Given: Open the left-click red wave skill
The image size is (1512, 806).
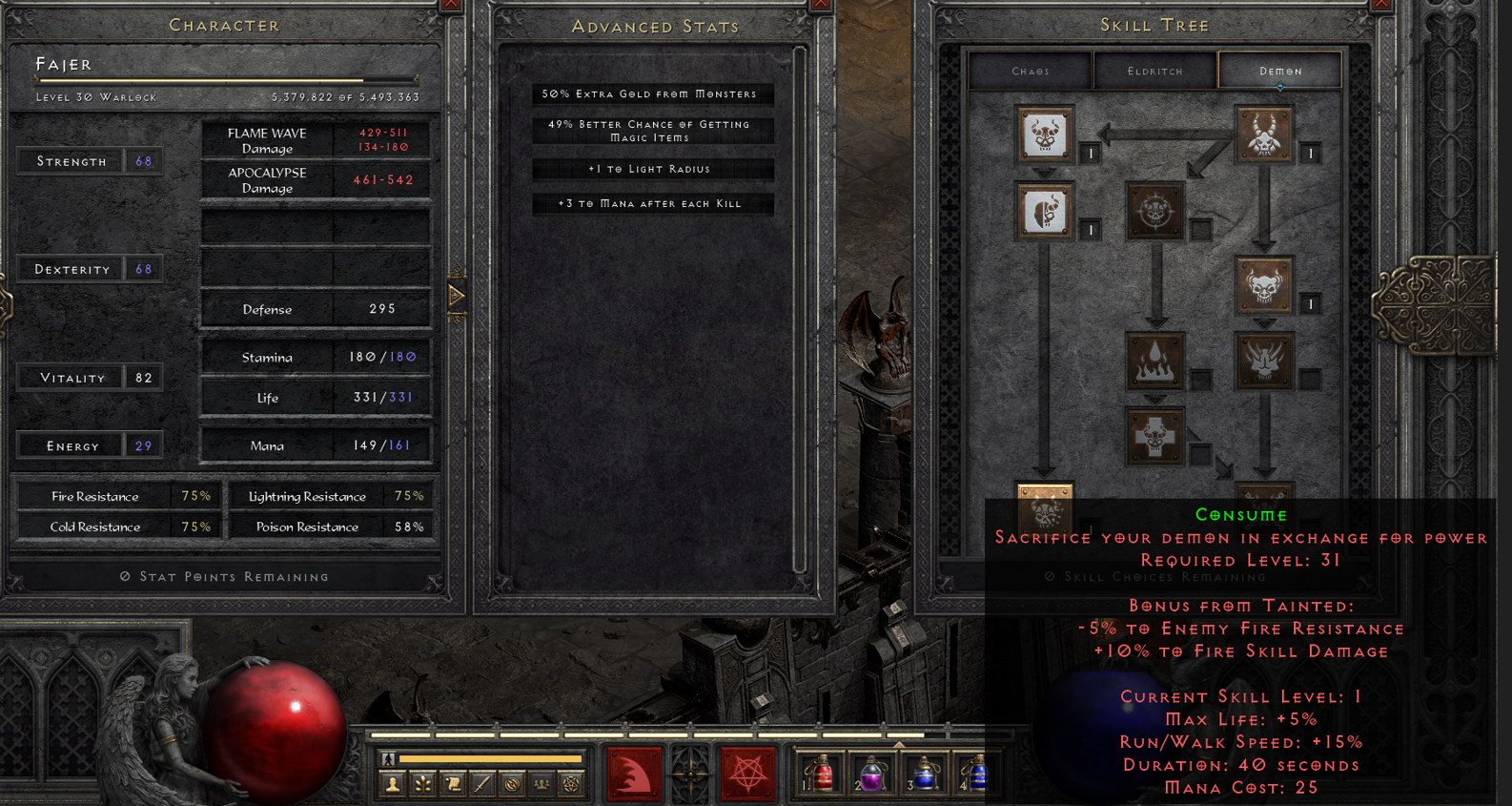Looking at the screenshot, I should click(x=634, y=773).
